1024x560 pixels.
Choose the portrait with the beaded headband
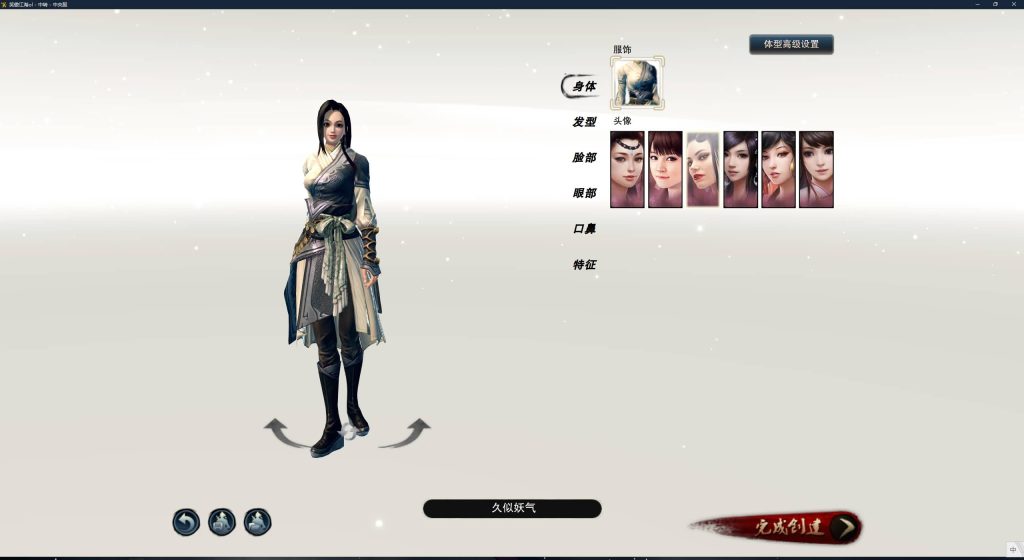point(627,169)
